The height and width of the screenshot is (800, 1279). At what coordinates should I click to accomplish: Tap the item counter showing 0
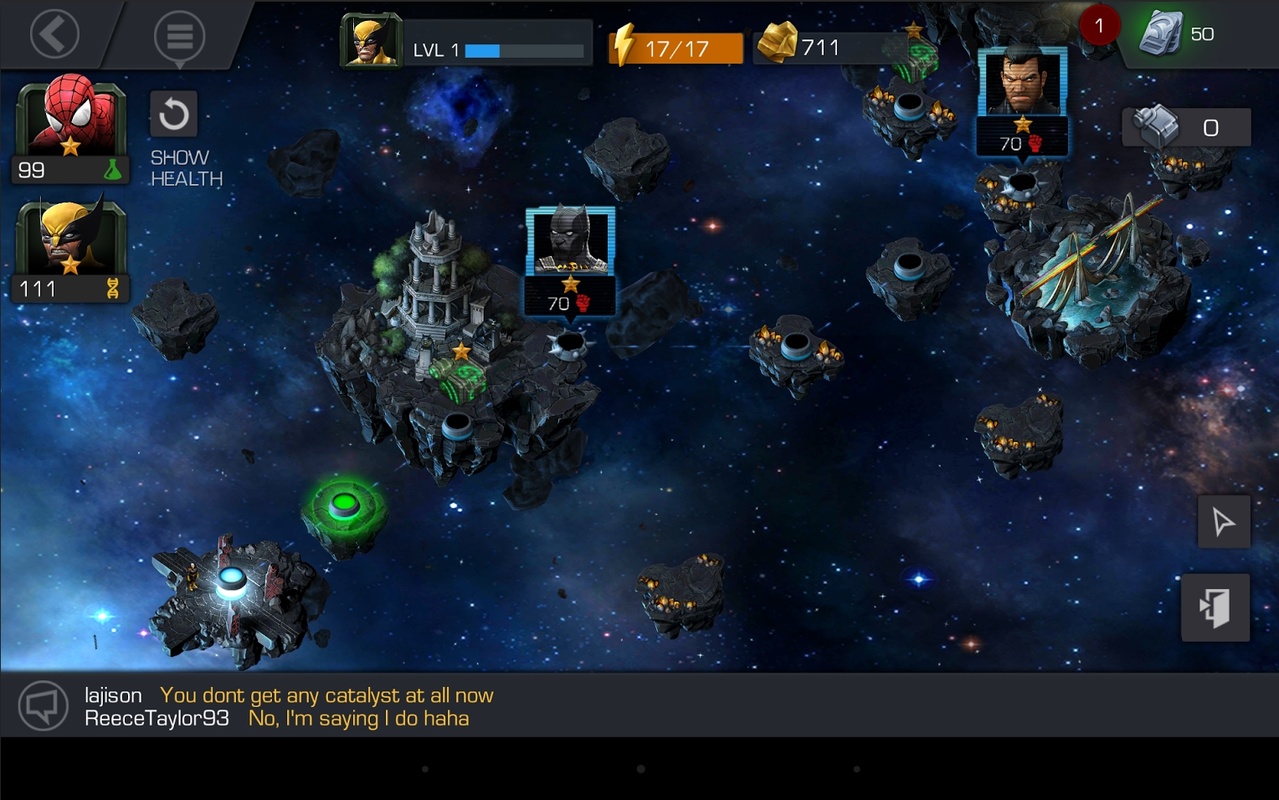point(1186,128)
